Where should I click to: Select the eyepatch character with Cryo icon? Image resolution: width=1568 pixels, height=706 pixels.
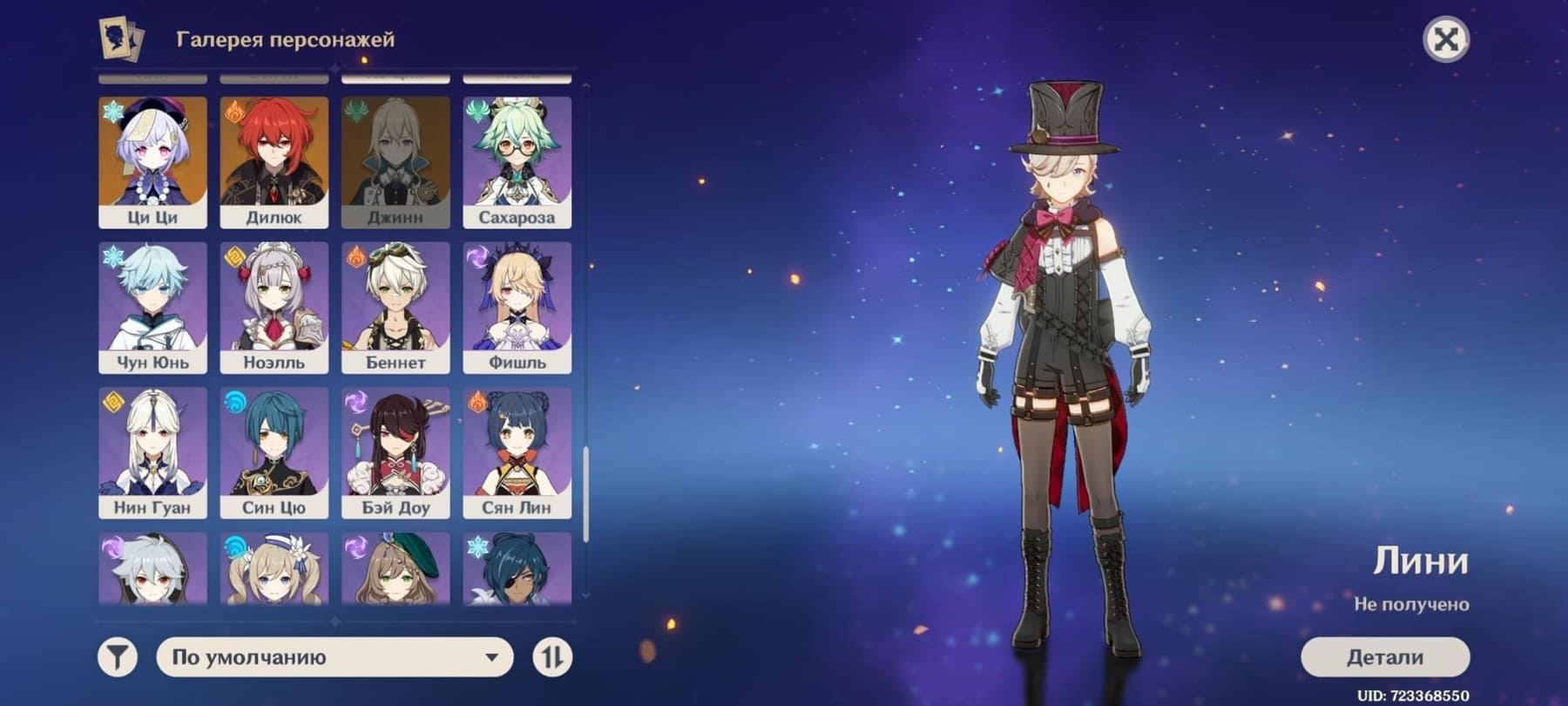[517, 569]
